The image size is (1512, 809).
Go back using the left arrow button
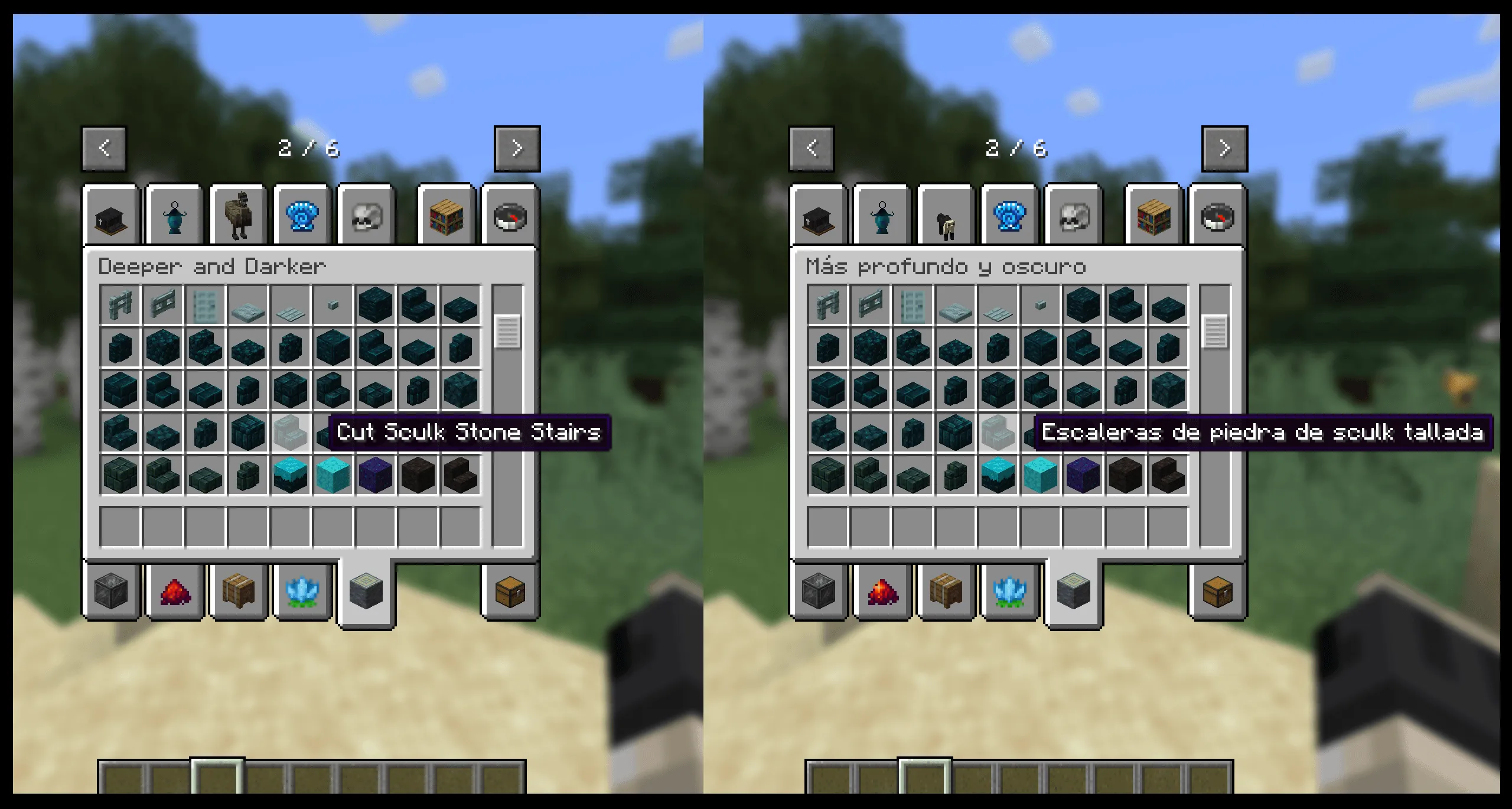tap(104, 148)
